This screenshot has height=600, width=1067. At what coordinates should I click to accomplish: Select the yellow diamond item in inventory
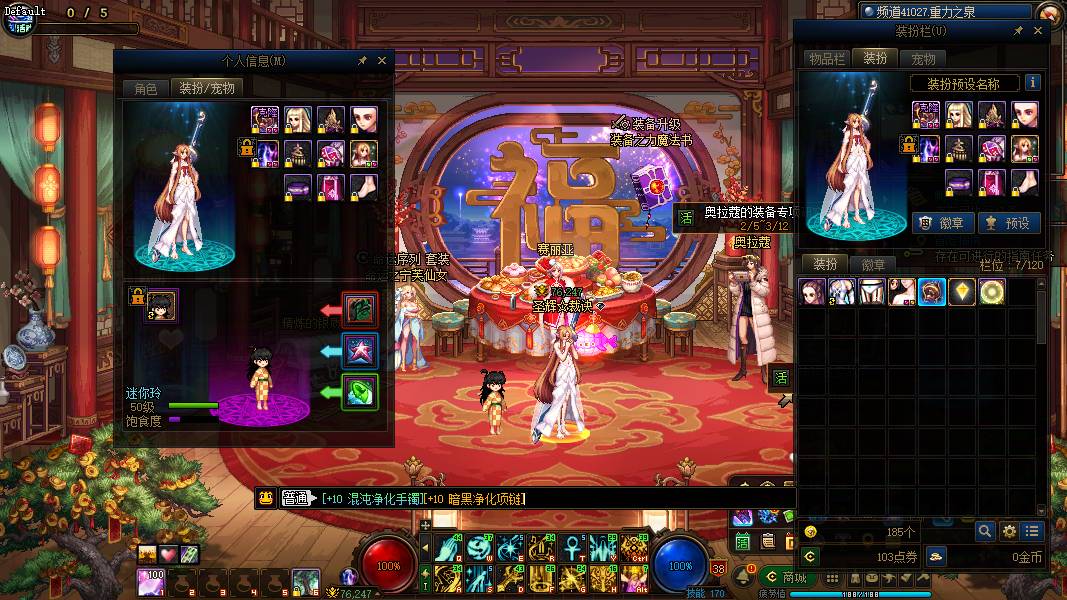point(962,291)
